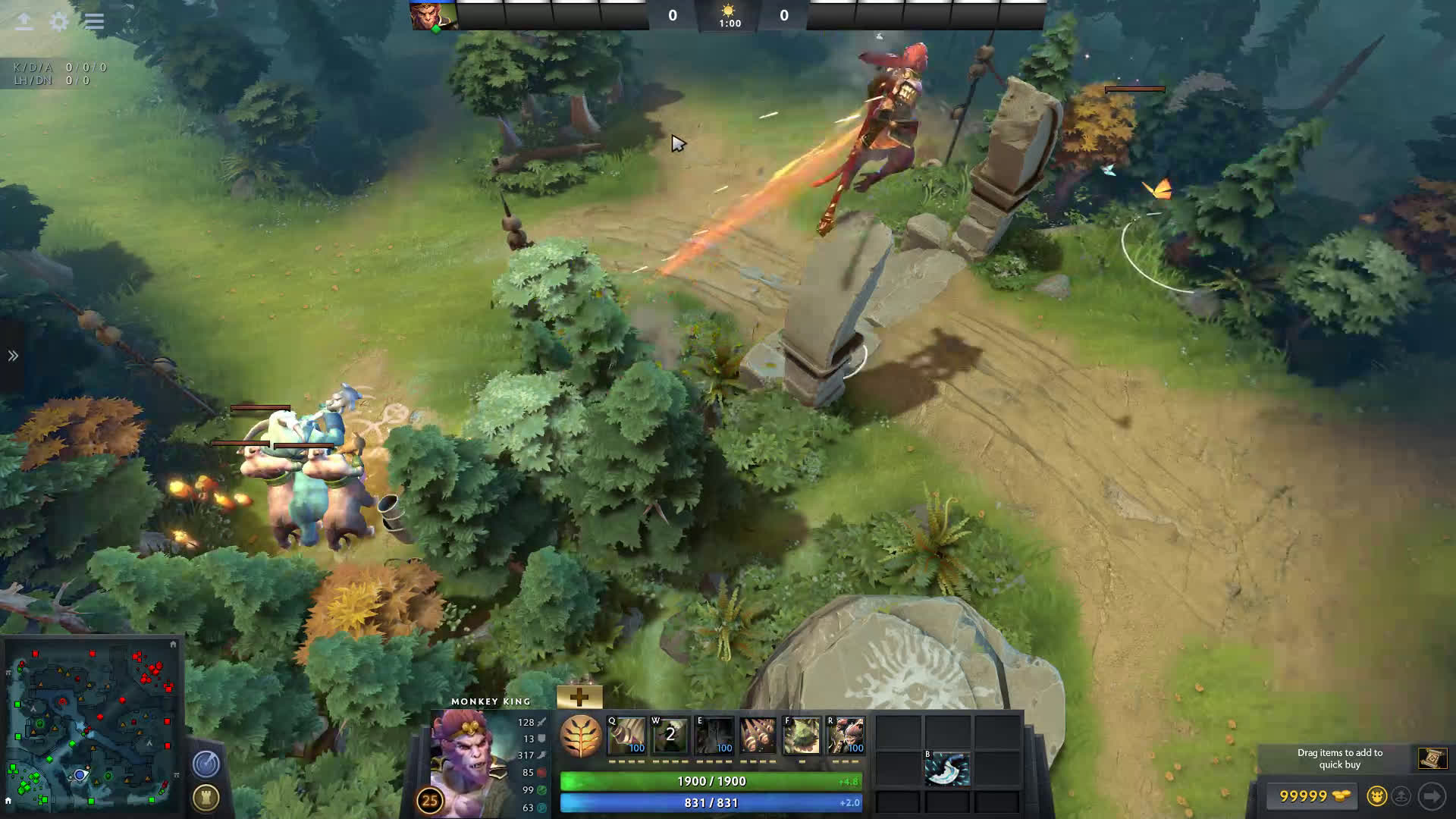Select Monkey King's portrait in the top bar

pos(433,15)
